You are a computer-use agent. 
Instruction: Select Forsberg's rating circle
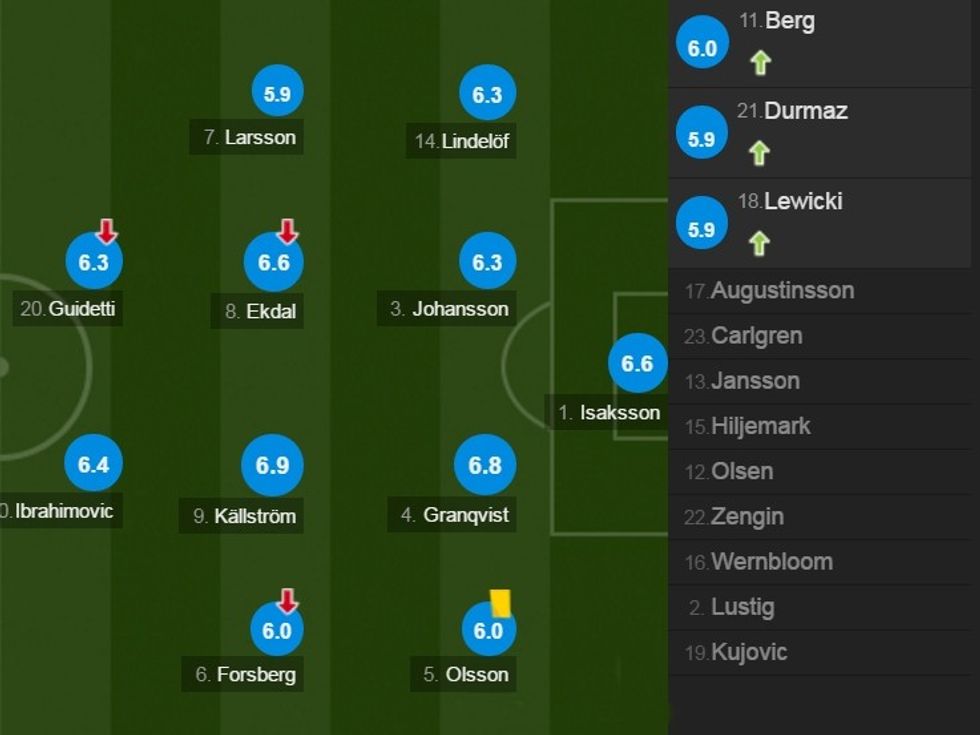coord(276,631)
